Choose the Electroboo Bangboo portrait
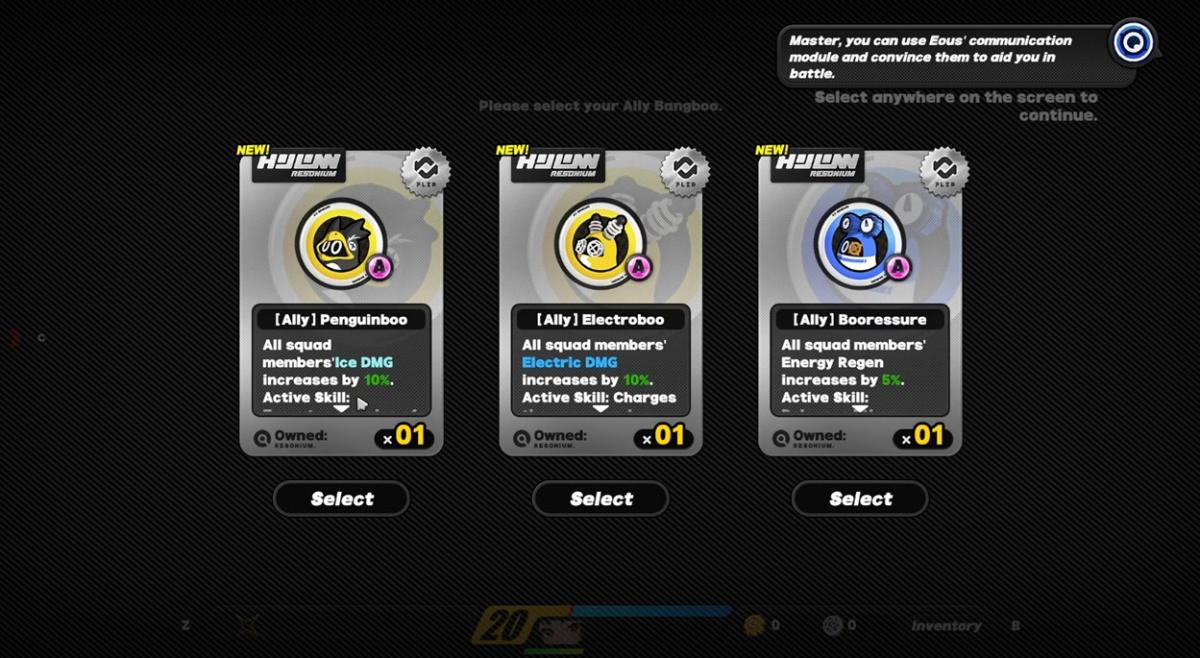1200x658 pixels. (x=600, y=243)
